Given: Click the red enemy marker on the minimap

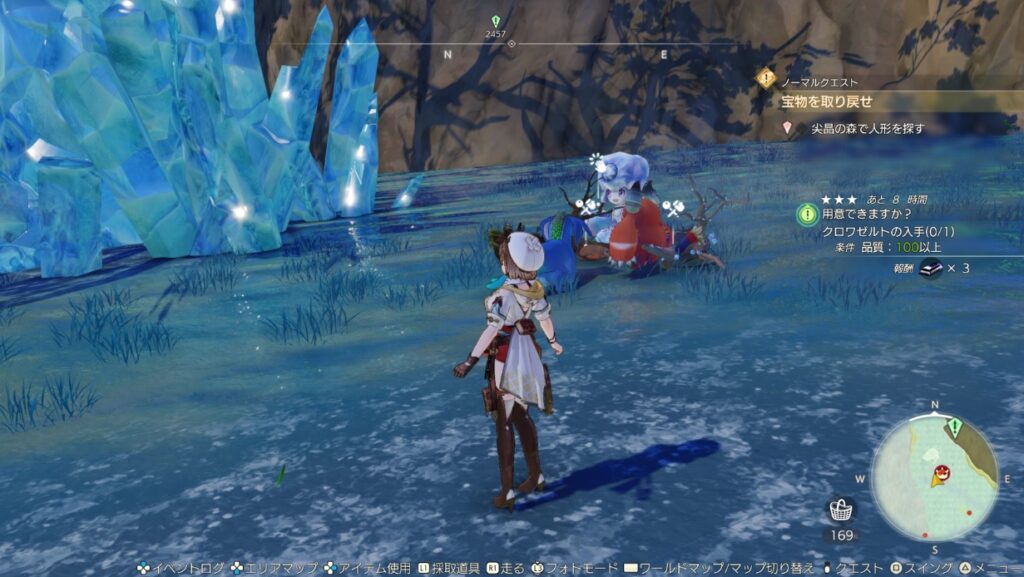Looking at the screenshot, I should tap(941, 472).
